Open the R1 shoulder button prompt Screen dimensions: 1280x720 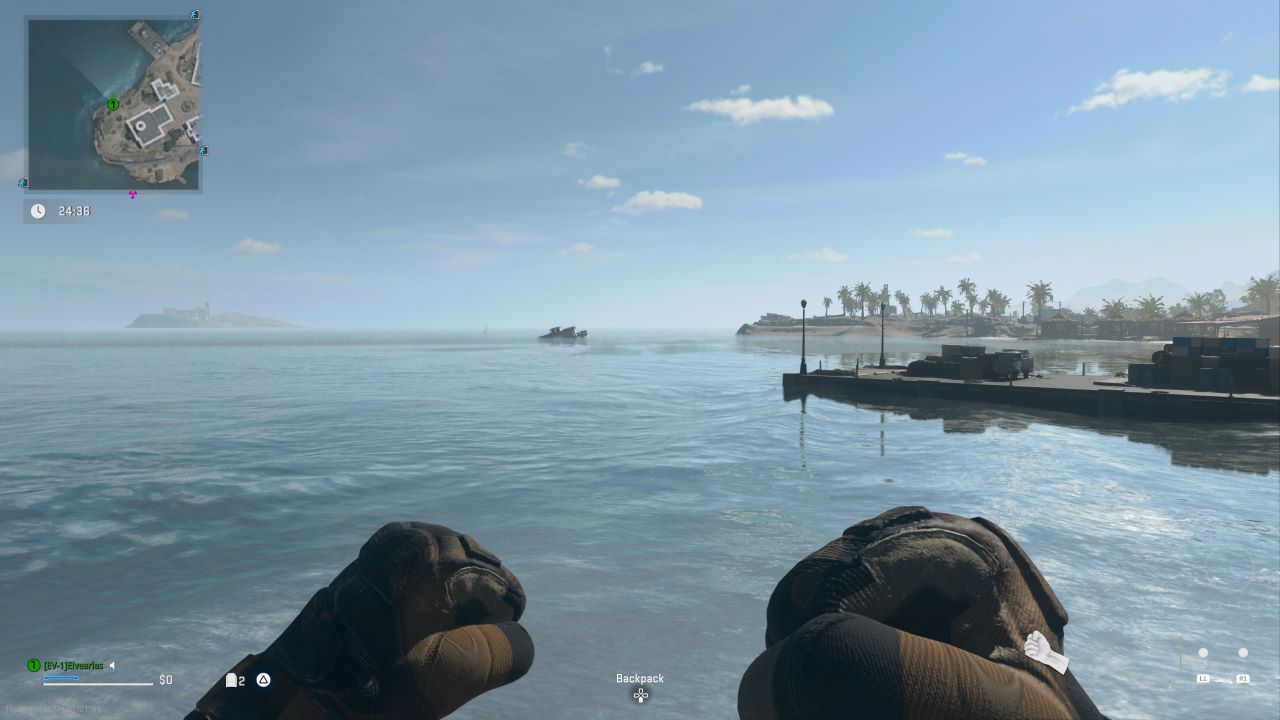(x=1243, y=678)
